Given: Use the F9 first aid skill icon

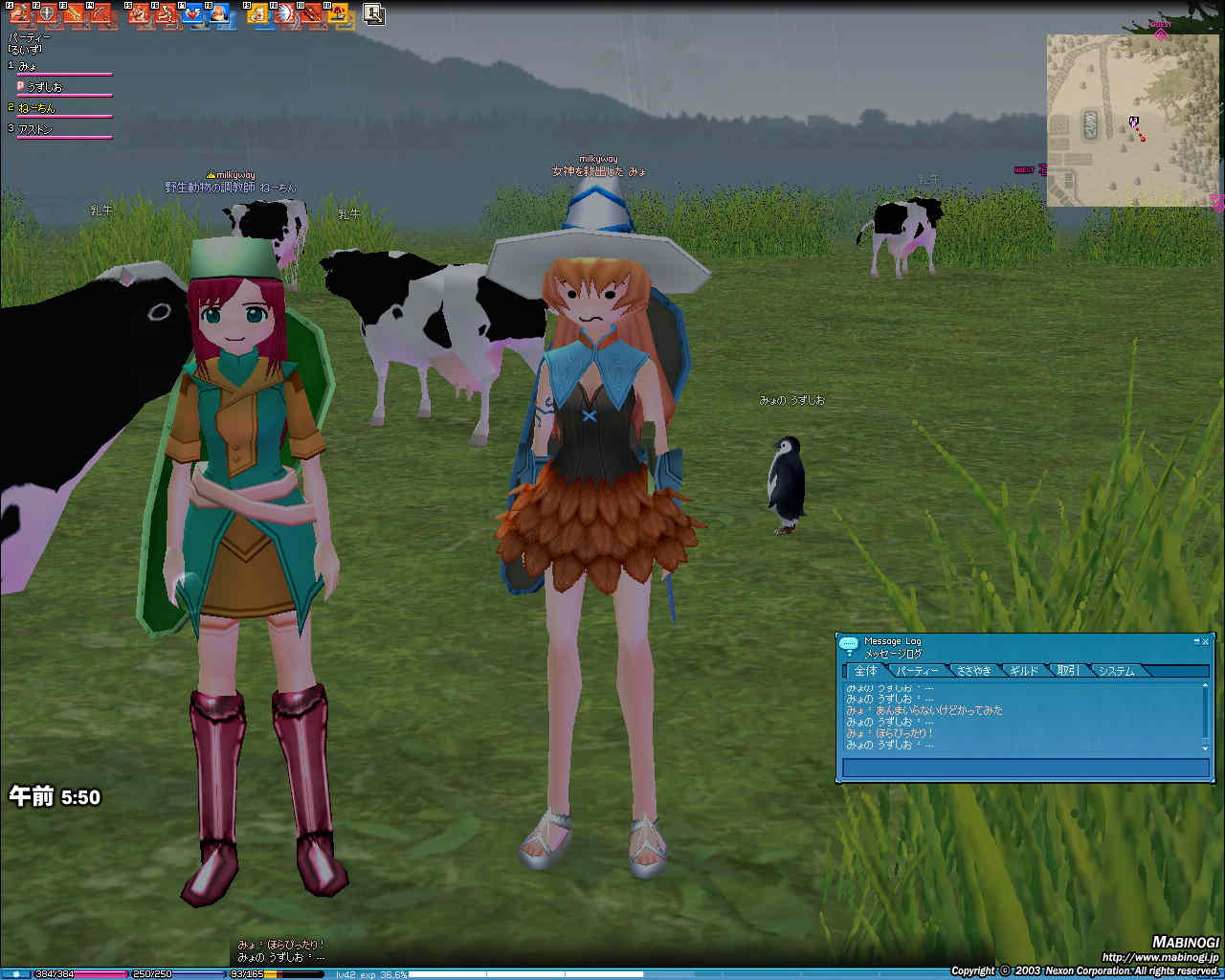Looking at the screenshot, I should tap(258, 14).
